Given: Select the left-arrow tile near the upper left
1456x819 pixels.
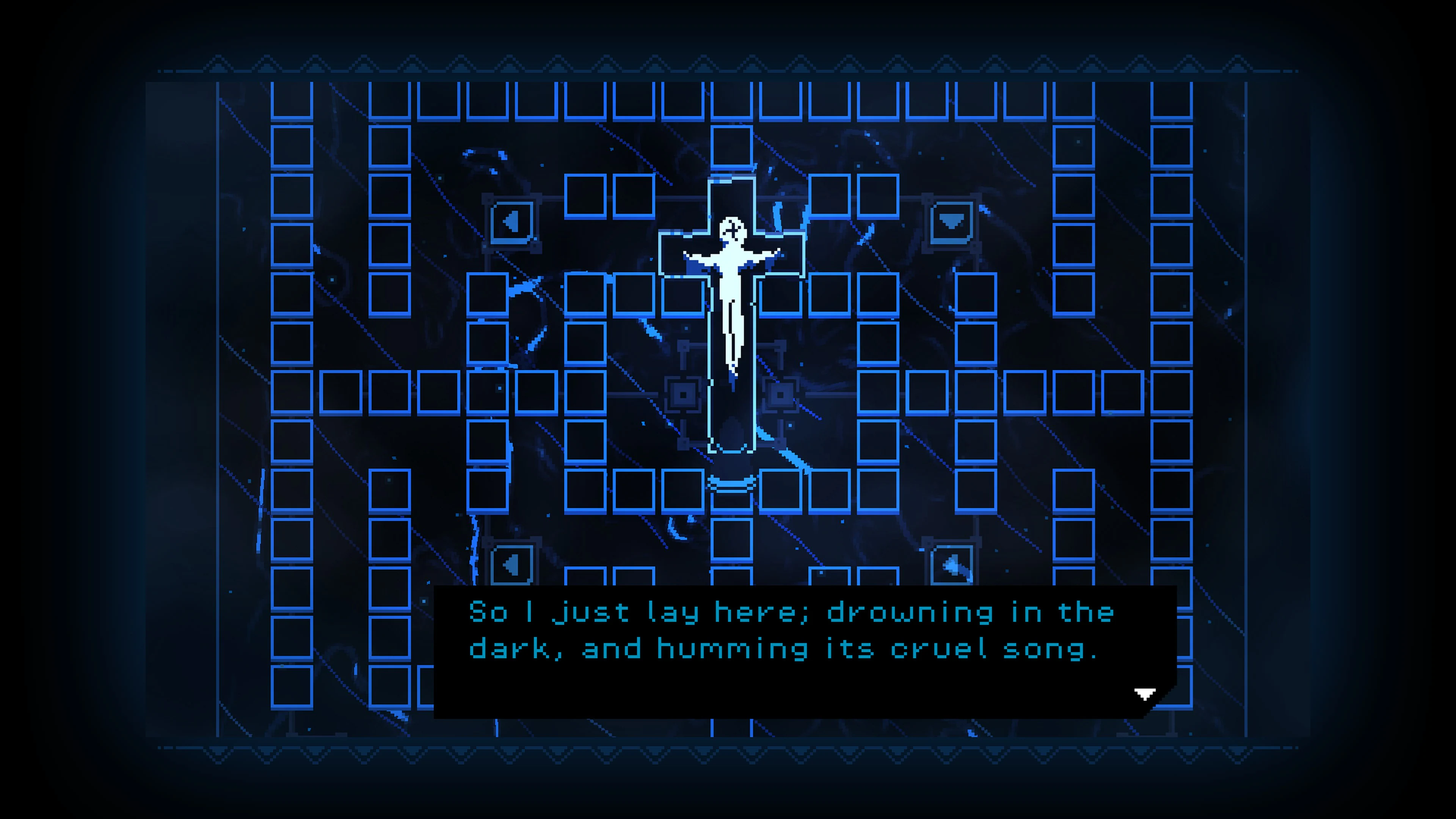Looking at the screenshot, I should tap(511, 220).
